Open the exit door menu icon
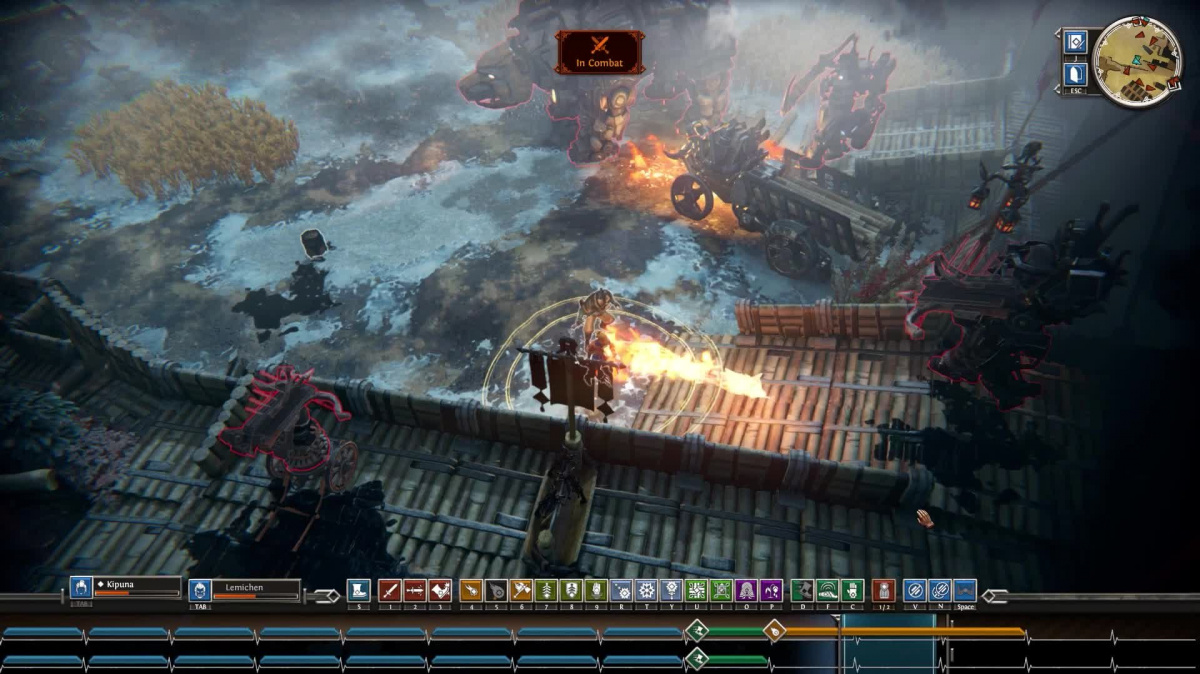The width and height of the screenshot is (1200, 674). tap(1075, 74)
